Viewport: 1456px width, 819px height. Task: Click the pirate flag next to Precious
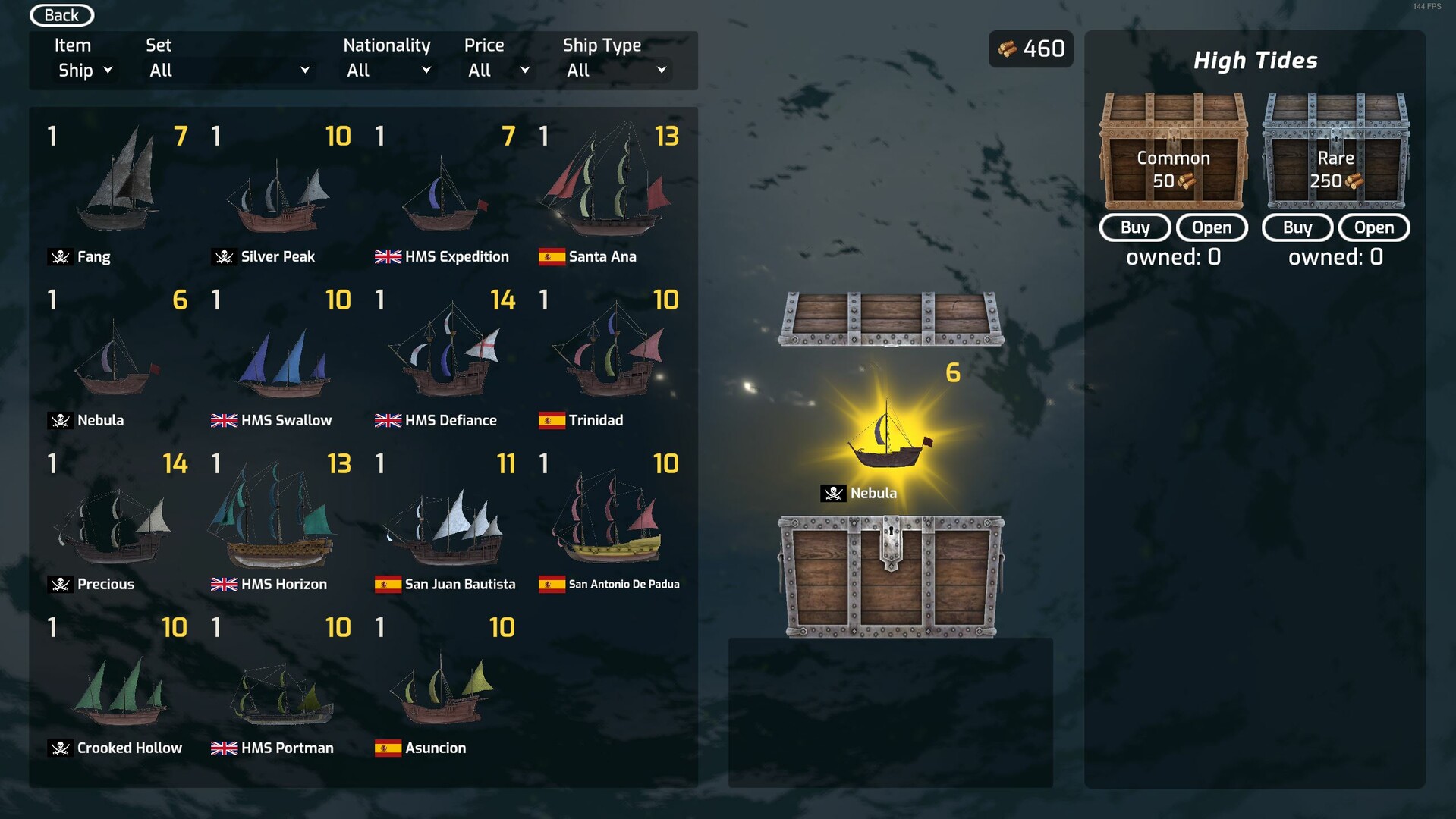pos(61,584)
